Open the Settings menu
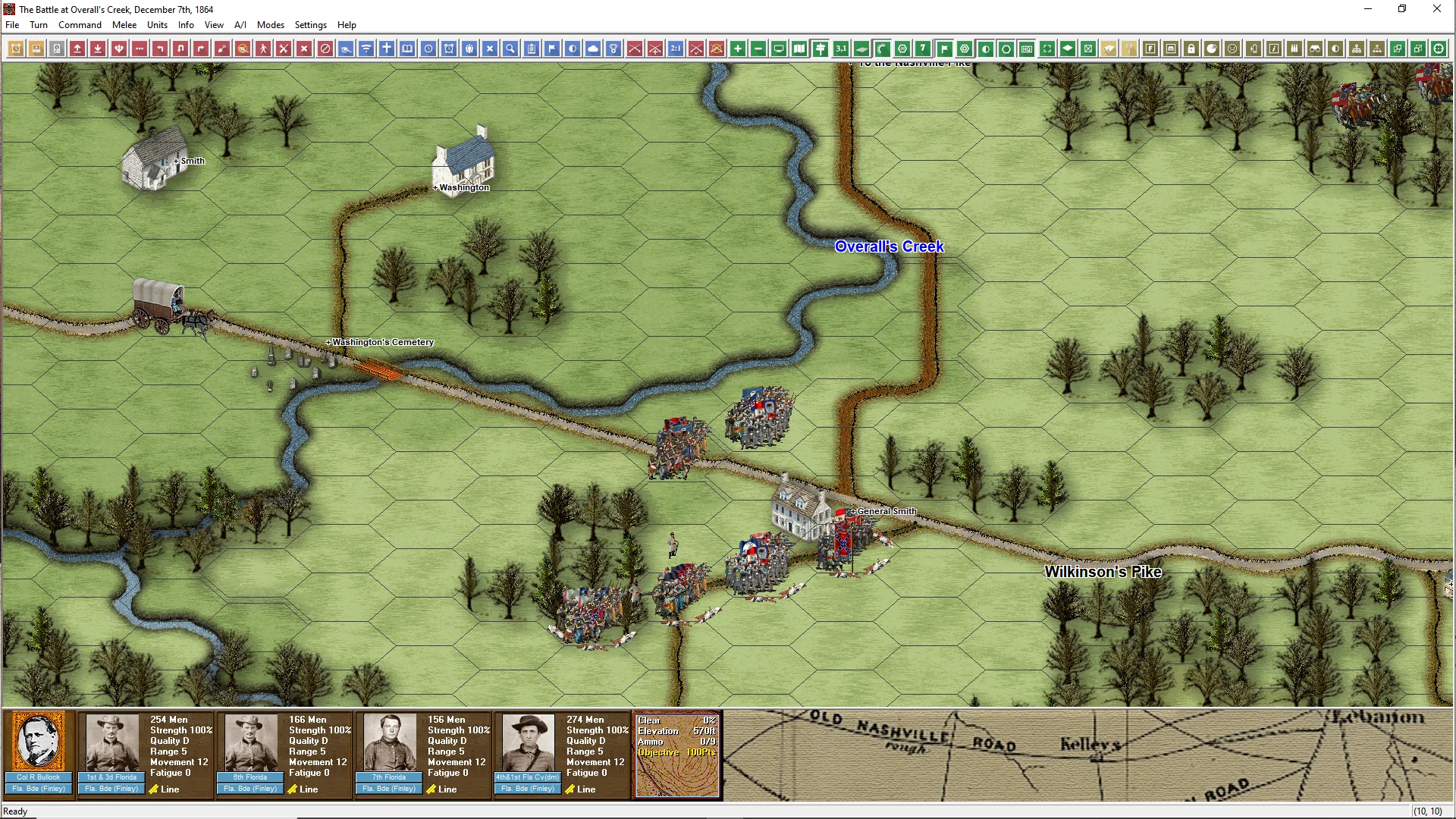Image resolution: width=1456 pixels, height=819 pixels. (x=311, y=25)
